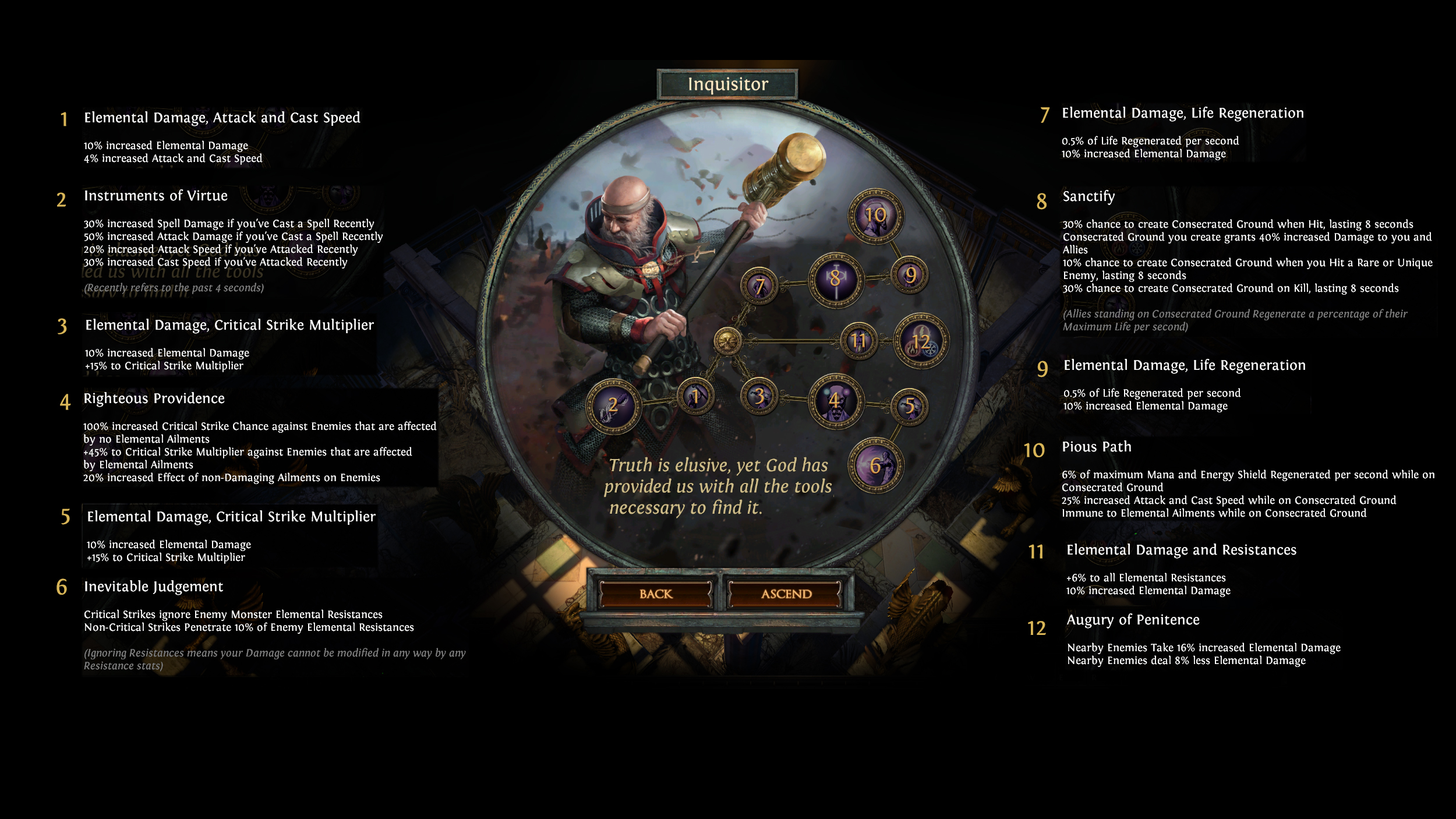The image size is (1456, 819).
Task: Click the BACK button
Action: pyautogui.click(x=655, y=594)
